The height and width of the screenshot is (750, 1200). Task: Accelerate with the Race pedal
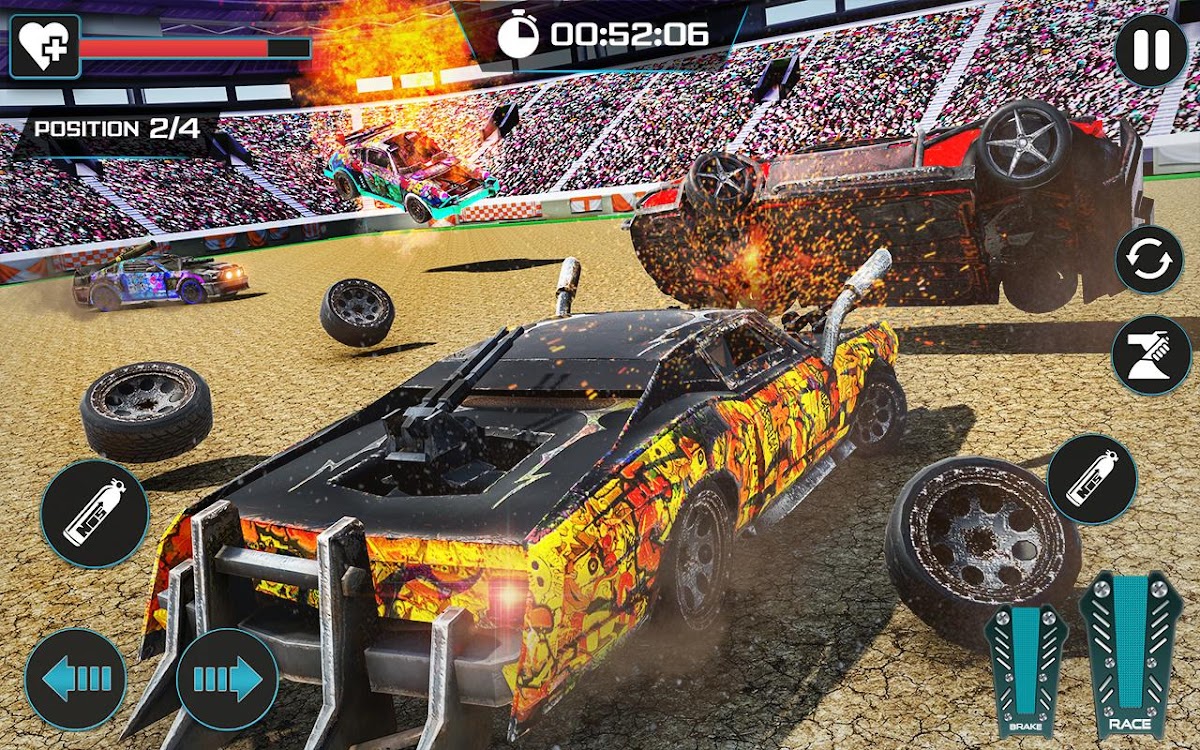click(x=1130, y=655)
